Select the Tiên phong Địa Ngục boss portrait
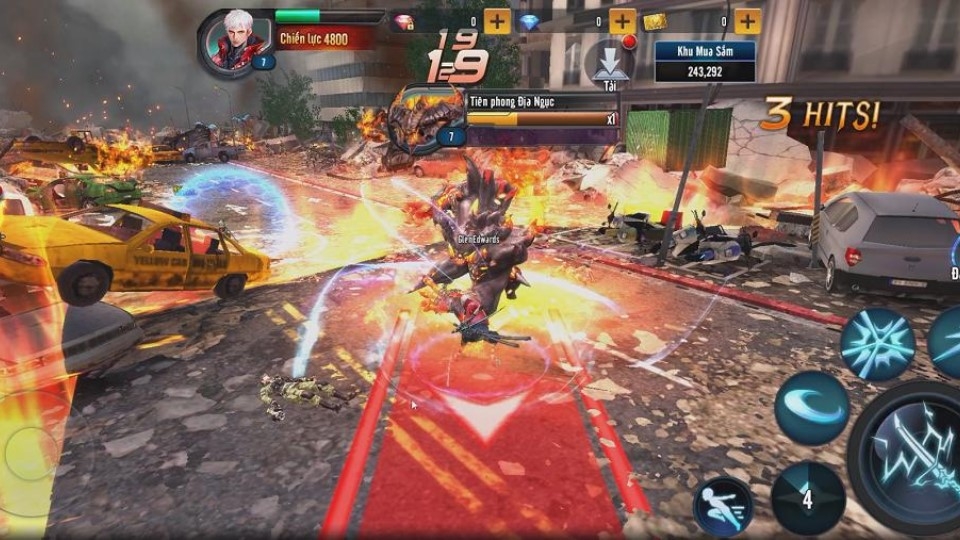 pos(425,118)
